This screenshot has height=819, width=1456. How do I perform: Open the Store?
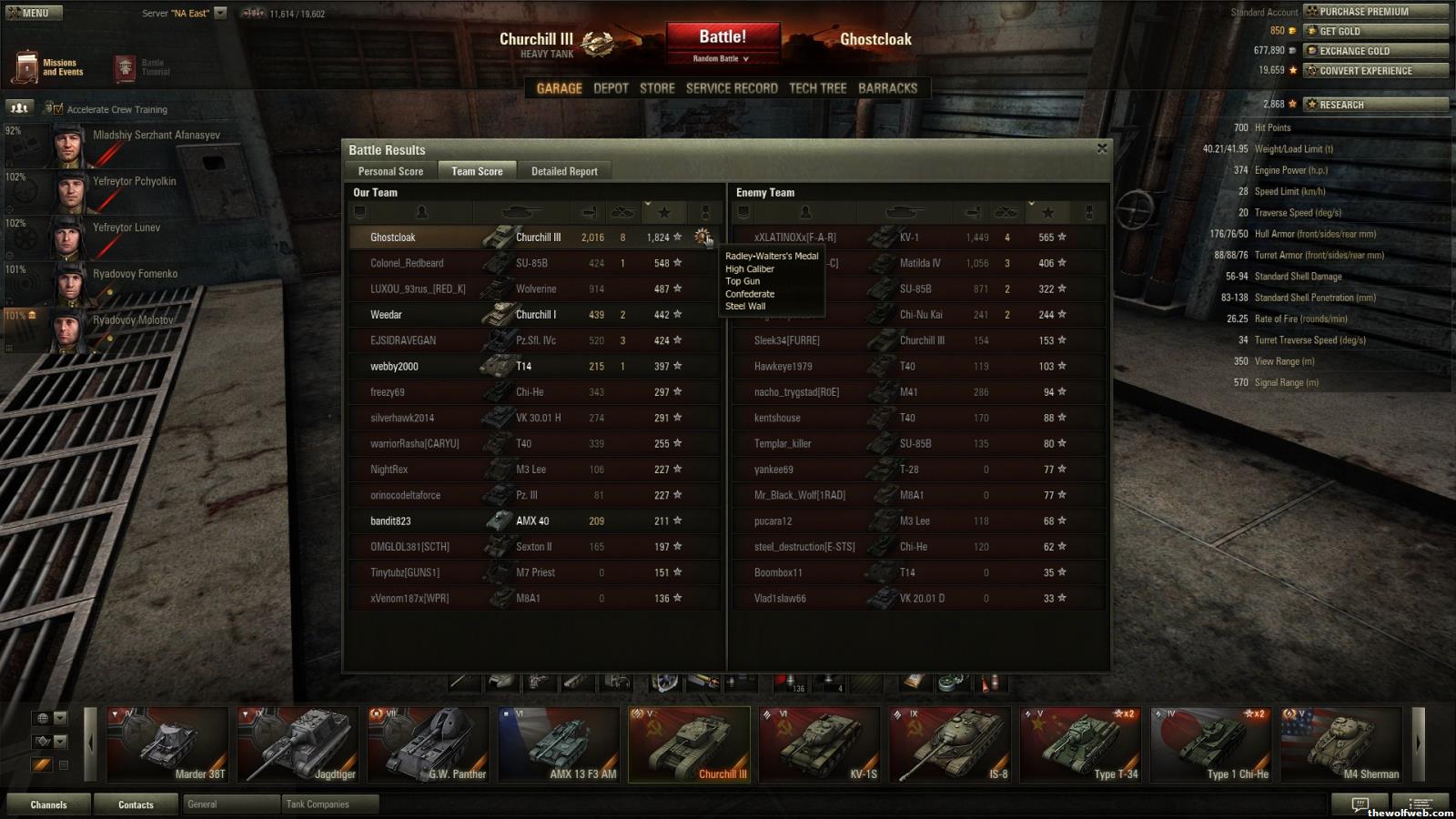tap(657, 88)
